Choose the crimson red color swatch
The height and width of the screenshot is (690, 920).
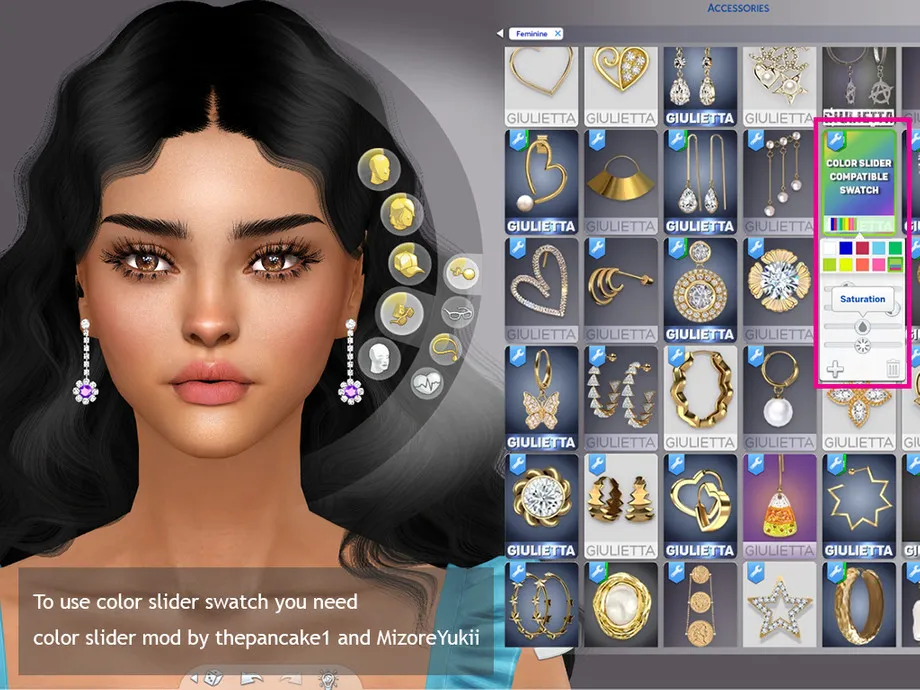point(863,248)
